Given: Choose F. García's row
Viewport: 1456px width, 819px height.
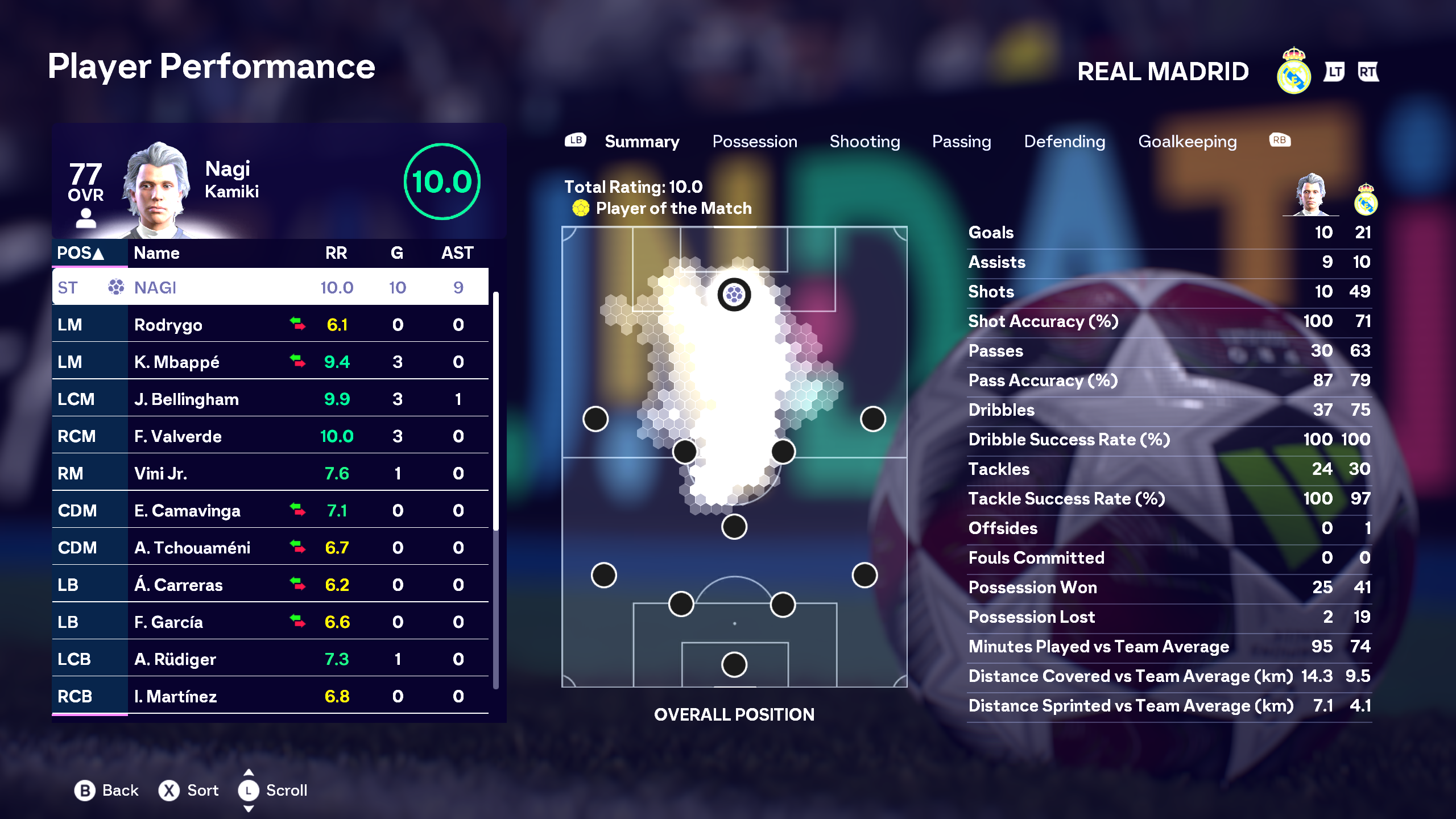Looking at the screenshot, I should coord(270,622).
